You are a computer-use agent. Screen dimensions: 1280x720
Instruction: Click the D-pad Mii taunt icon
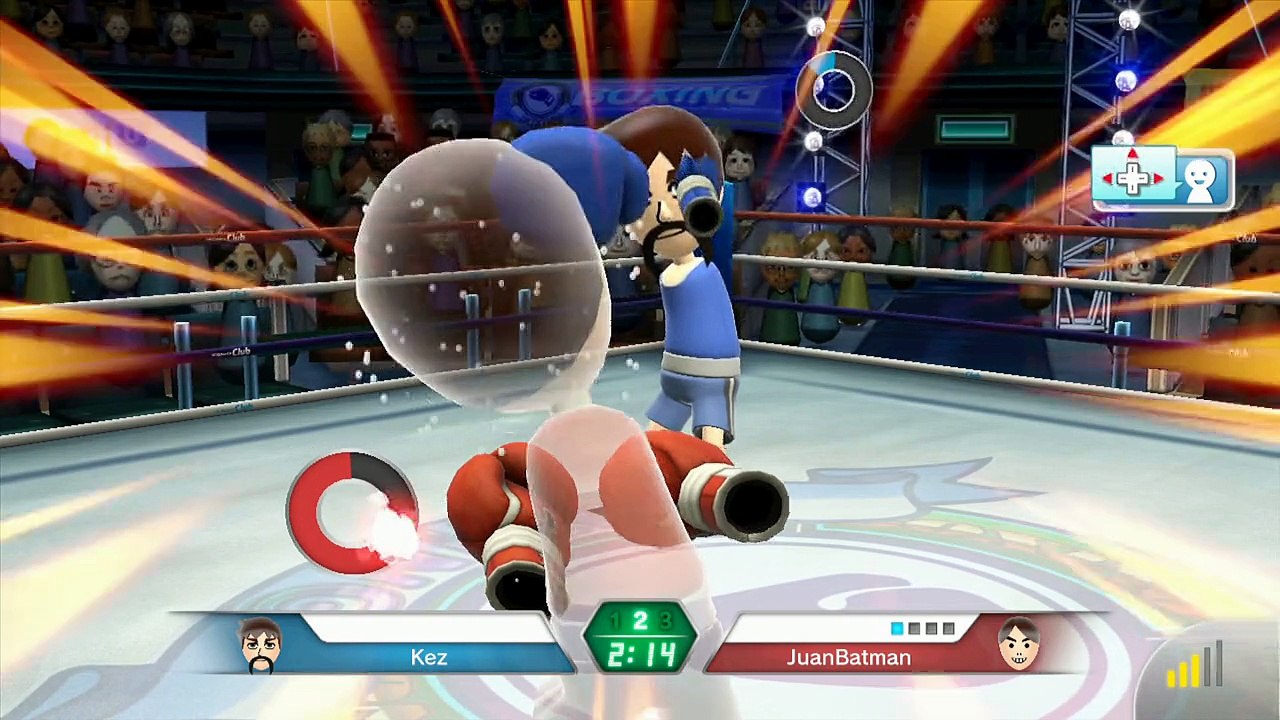(1162, 179)
